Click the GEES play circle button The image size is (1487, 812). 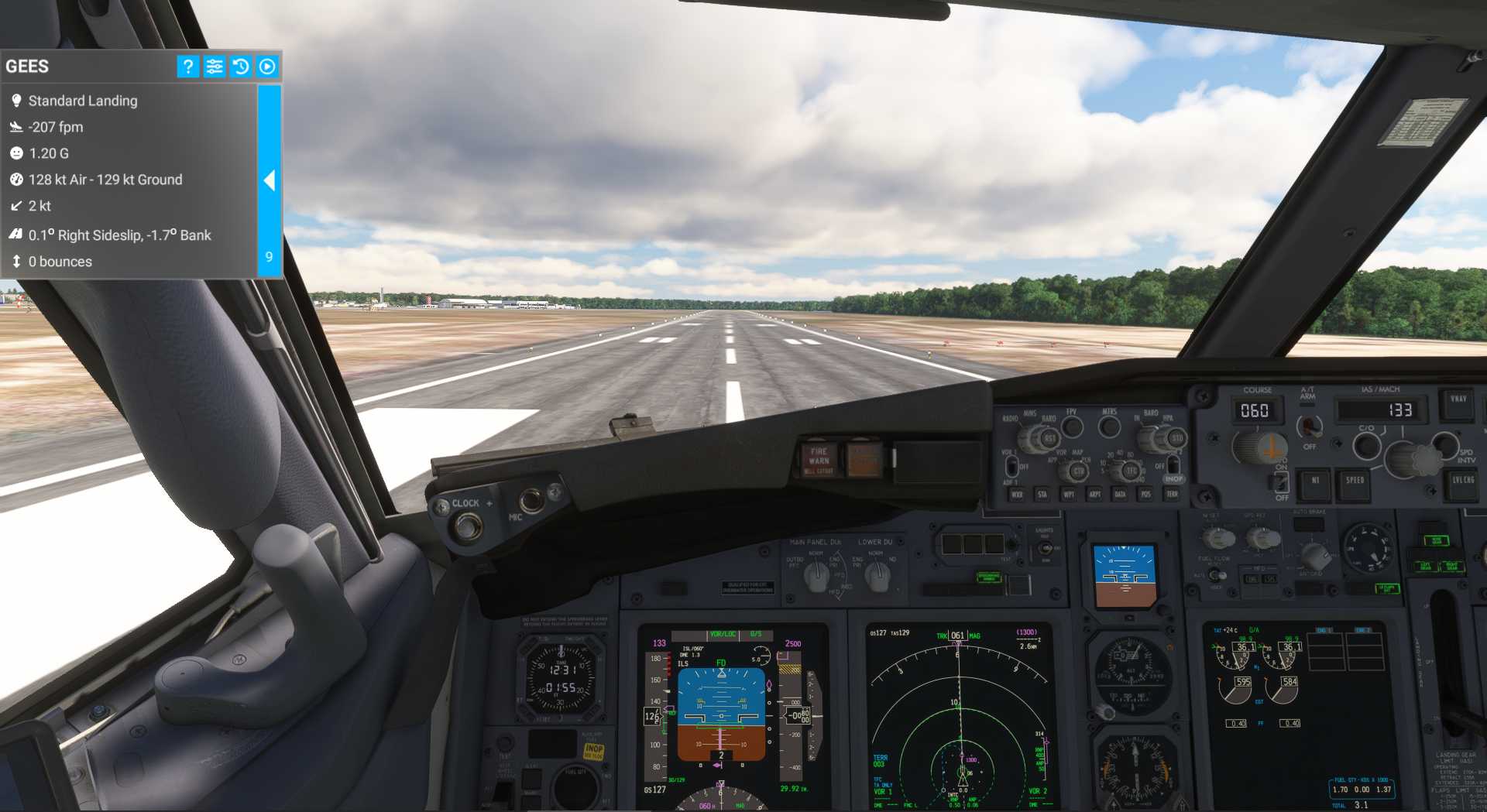(267, 67)
